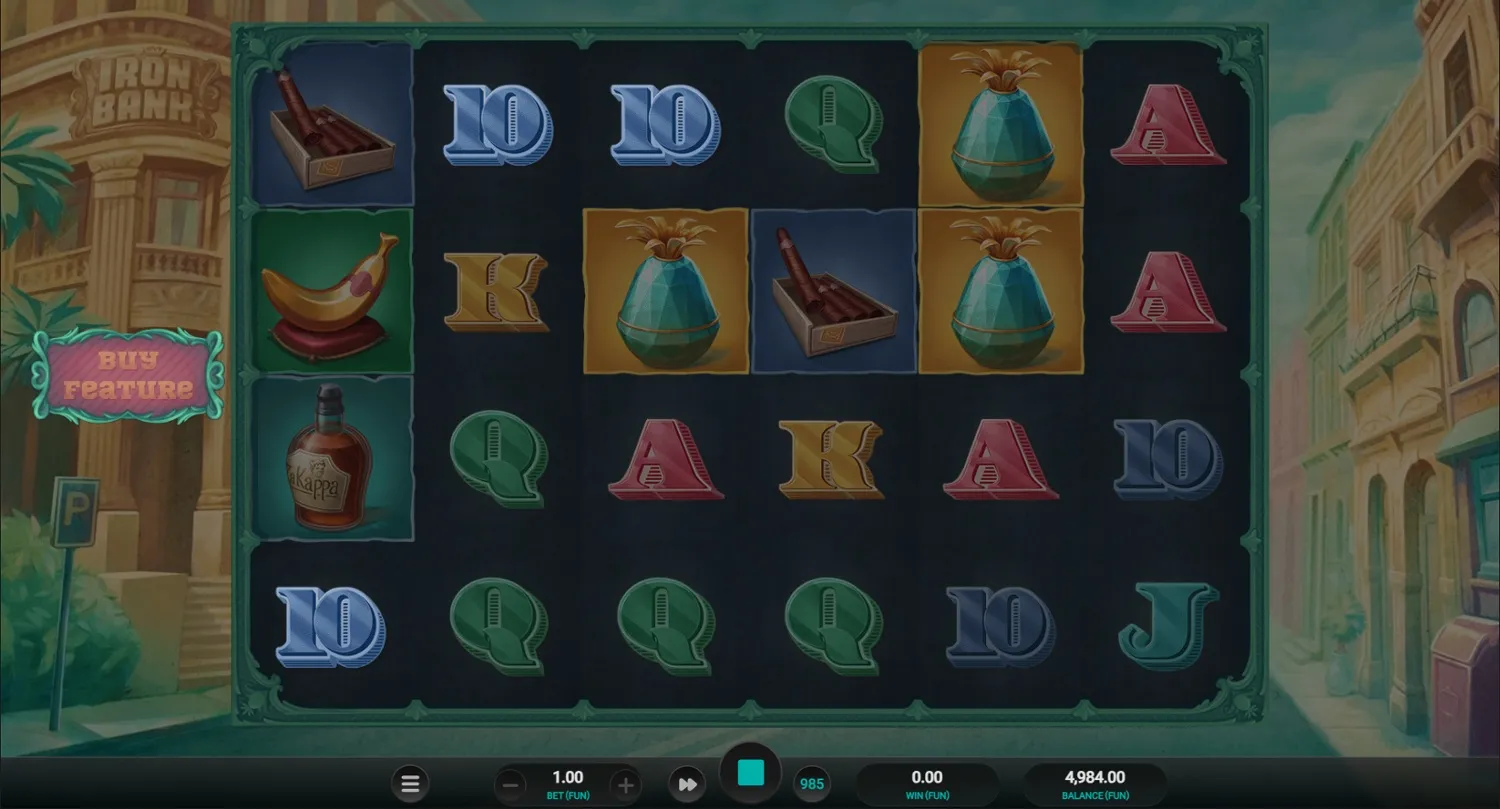Check the BALANCE (FUN) display
This screenshot has height=809, width=1500.
click(1094, 783)
